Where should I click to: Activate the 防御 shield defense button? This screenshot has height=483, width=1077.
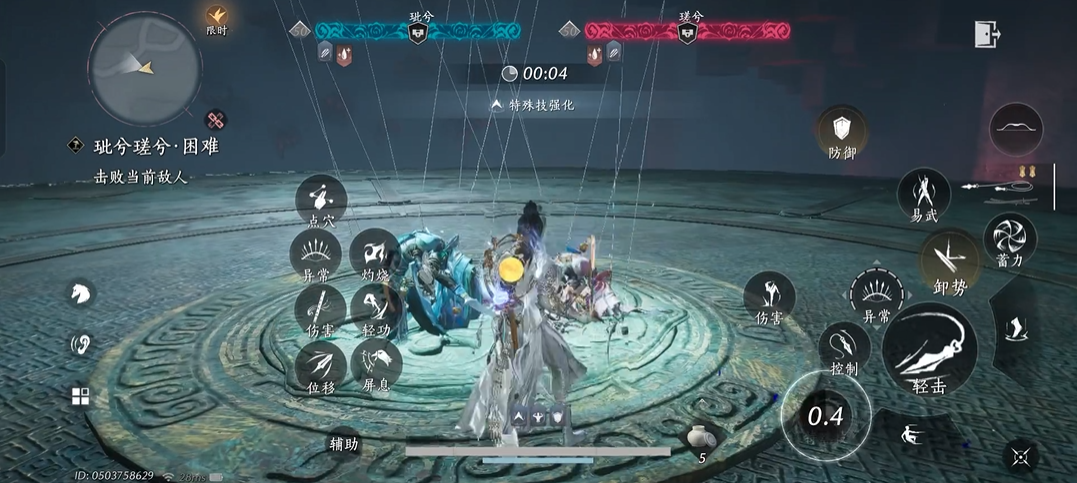[842, 131]
